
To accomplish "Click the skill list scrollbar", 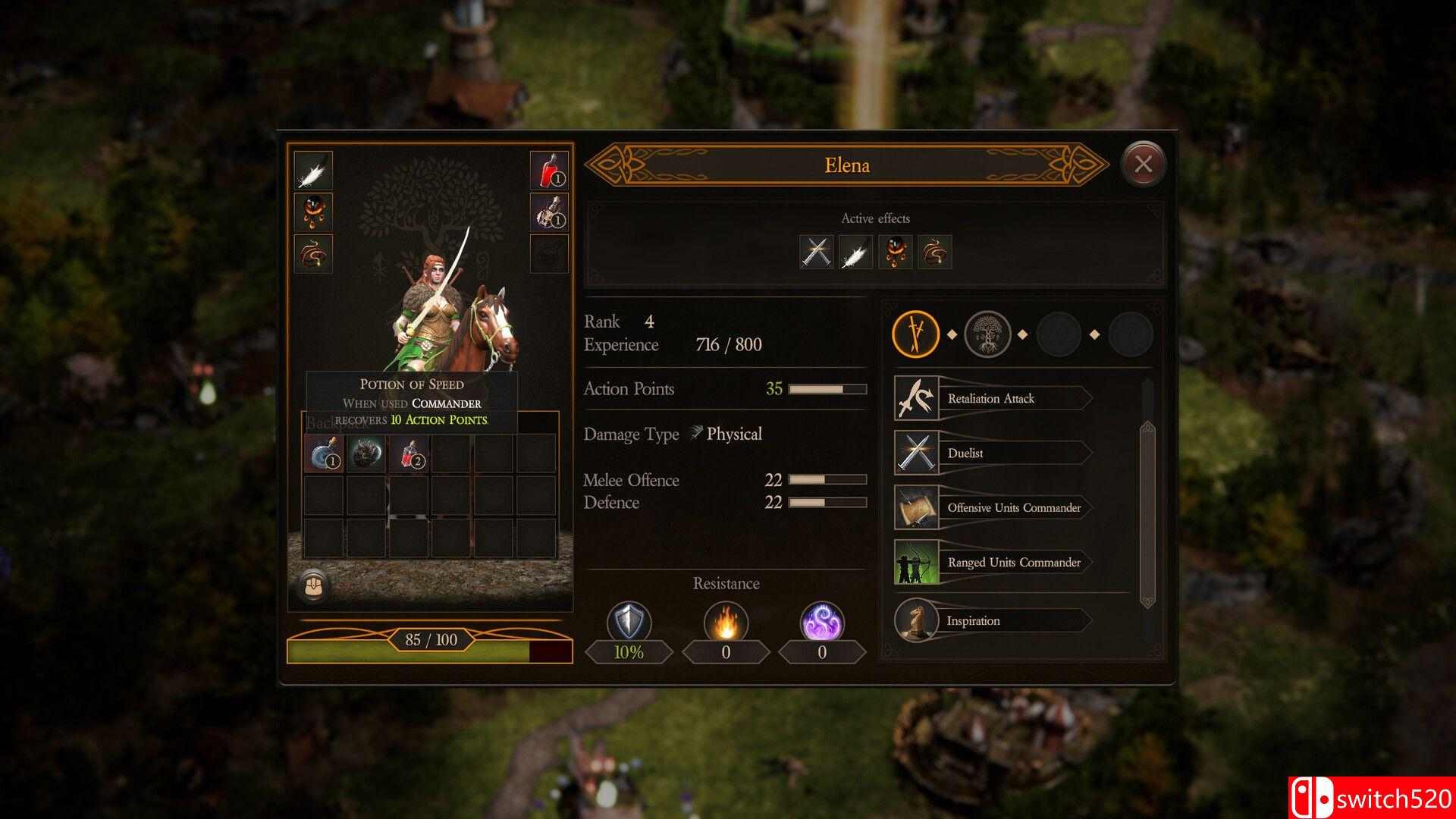I will coord(1147,514).
